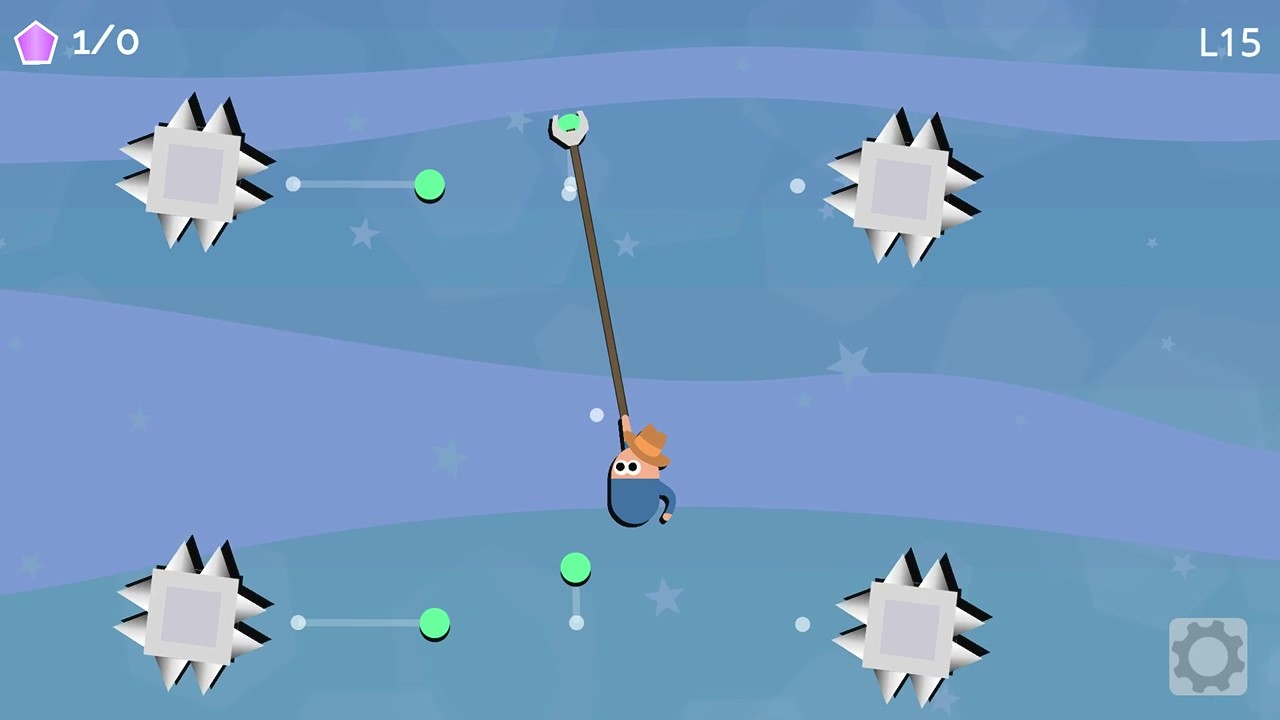Viewport: 1280px width, 720px height.
Task: Select the green grapple ball below the top-left spikes
Action: coord(429,185)
